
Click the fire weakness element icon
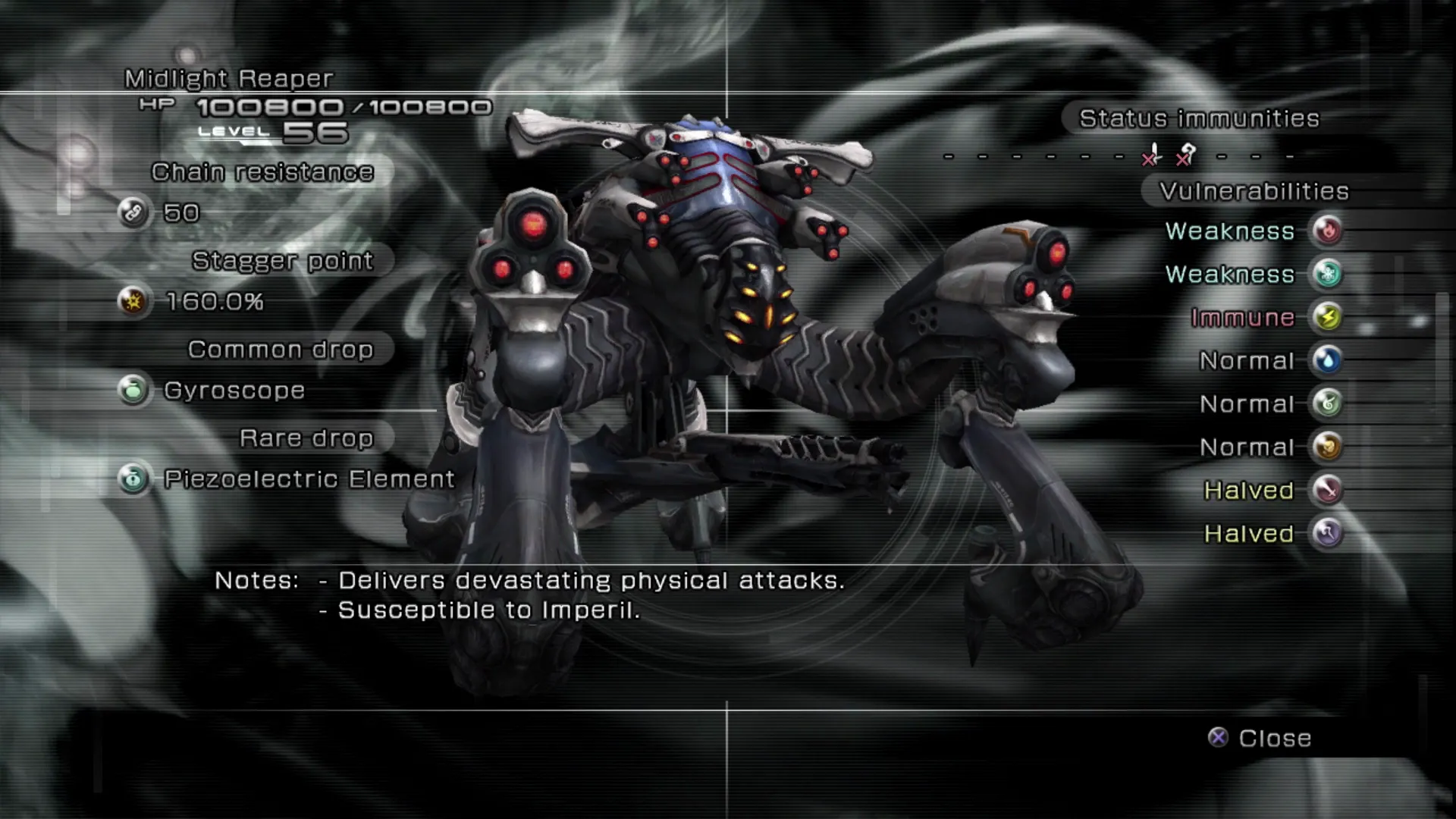(1327, 231)
